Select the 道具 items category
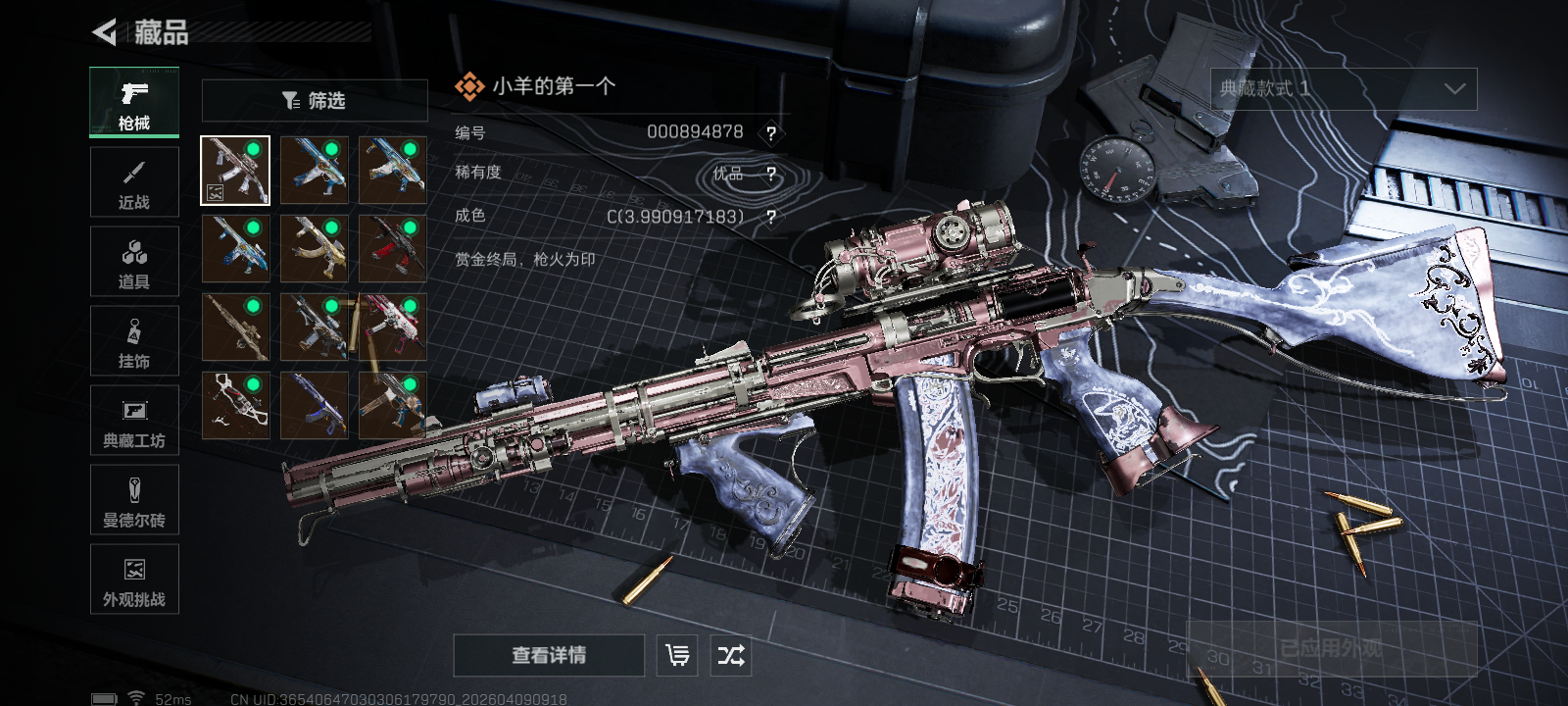Viewport: 1568px width, 706px height. coord(134,262)
